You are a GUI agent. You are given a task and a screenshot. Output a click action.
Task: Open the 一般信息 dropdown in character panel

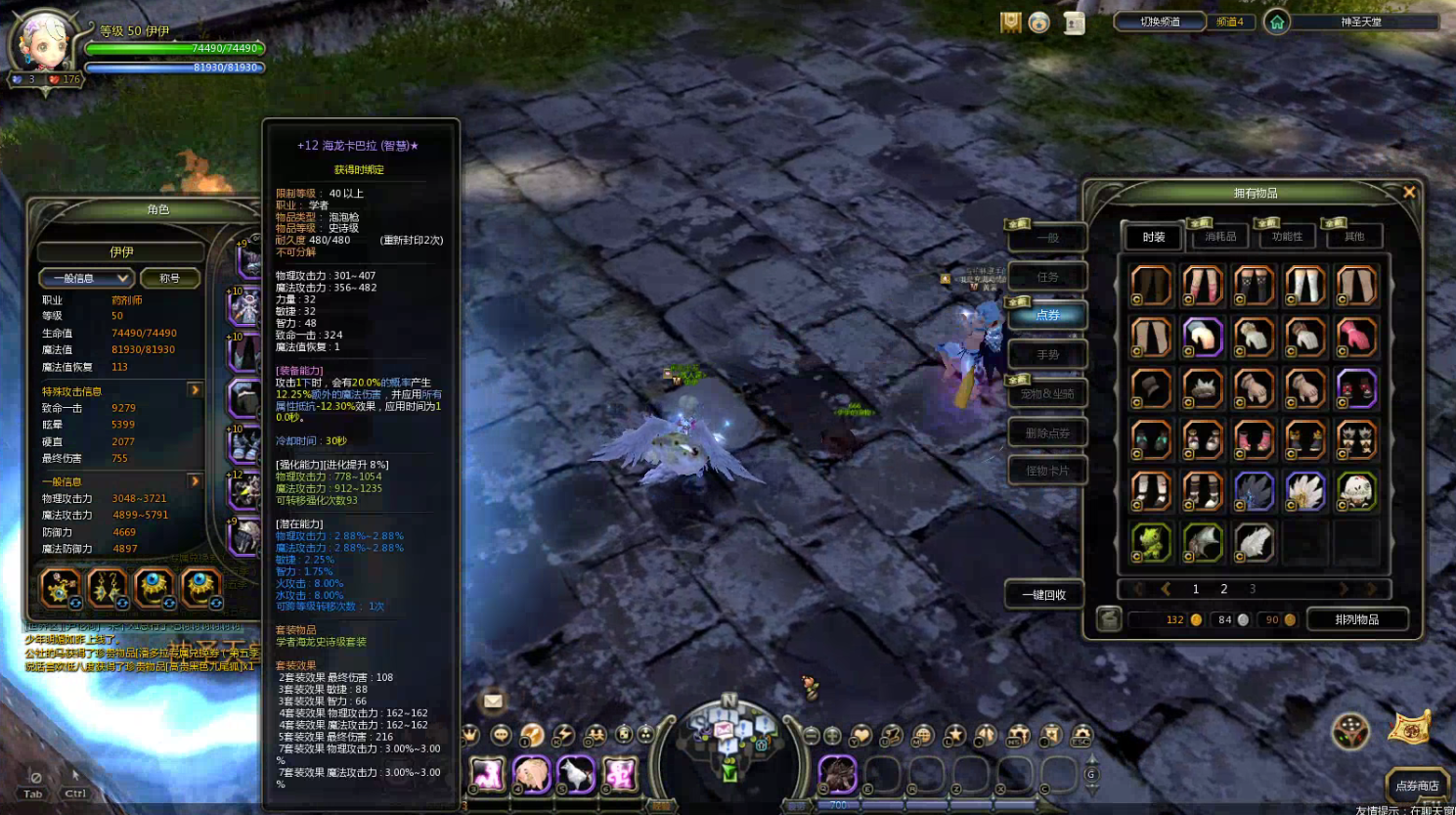[87, 278]
